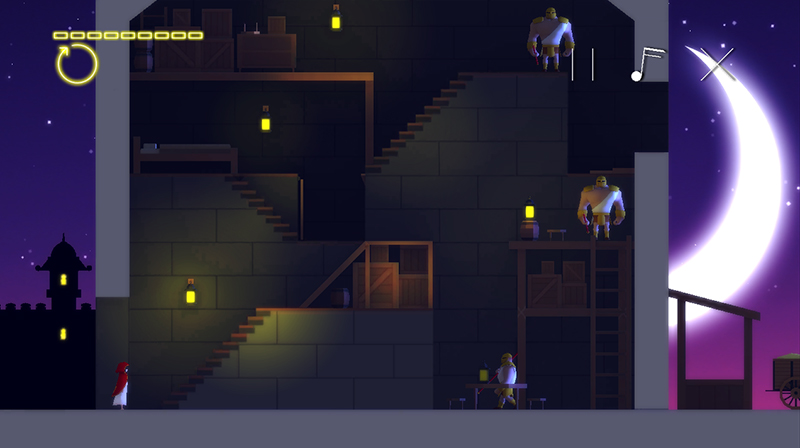Click the yellow circular restart arrow
The height and width of the screenshot is (448, 800).
coord(77,64)
